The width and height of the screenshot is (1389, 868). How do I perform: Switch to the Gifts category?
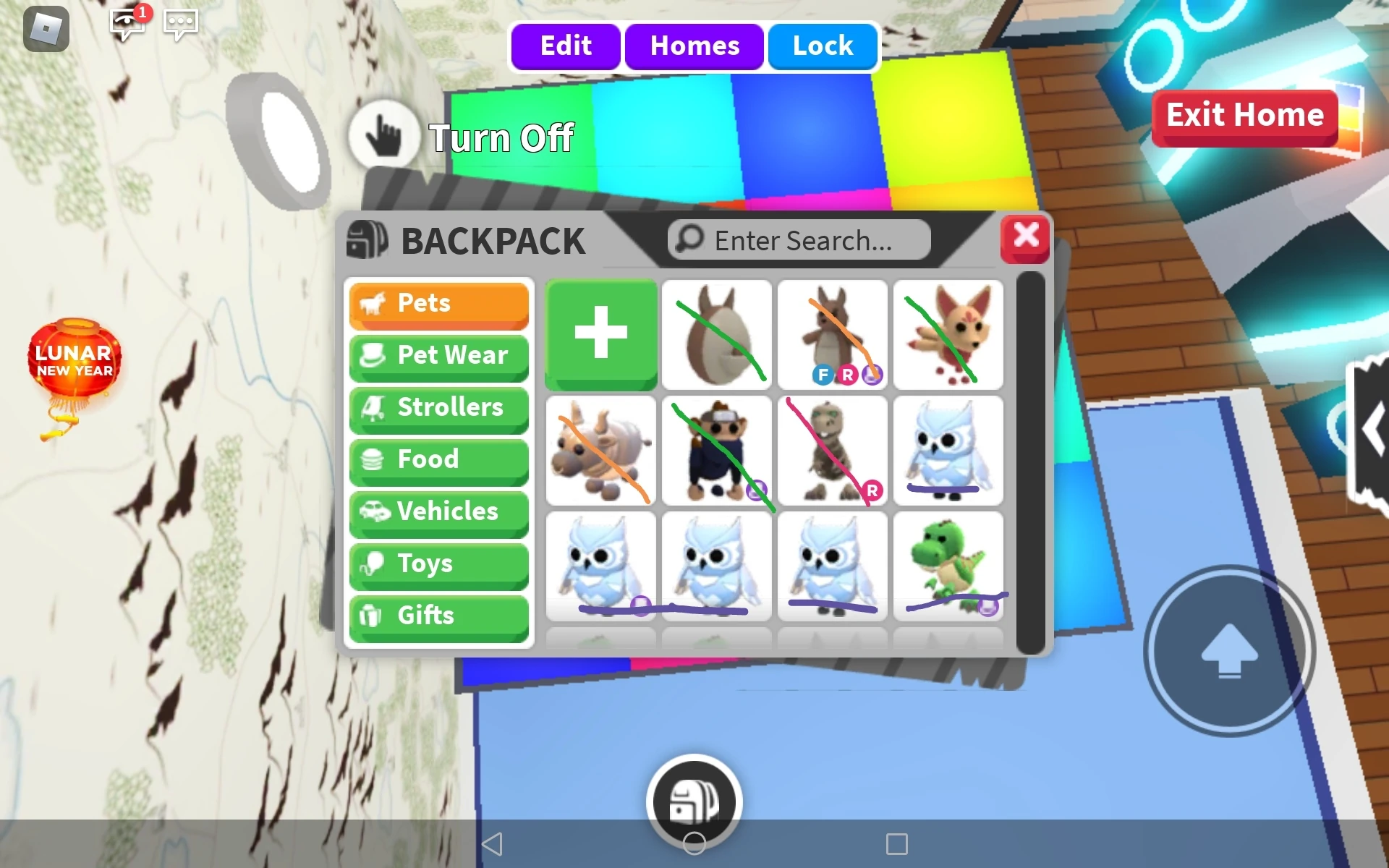[x=439, y=616]
